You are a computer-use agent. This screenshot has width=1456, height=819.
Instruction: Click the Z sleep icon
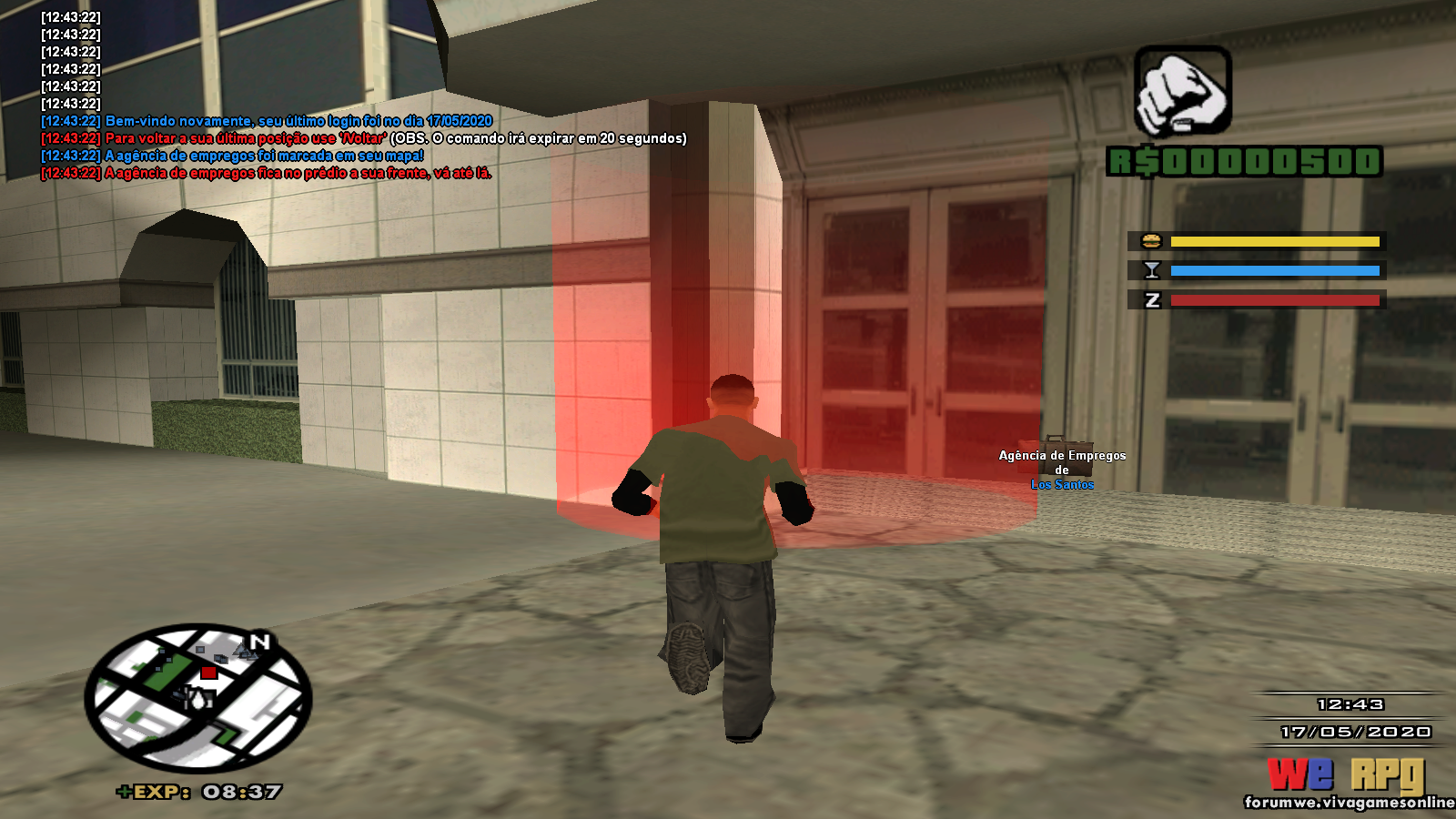tap(1152, 299)
